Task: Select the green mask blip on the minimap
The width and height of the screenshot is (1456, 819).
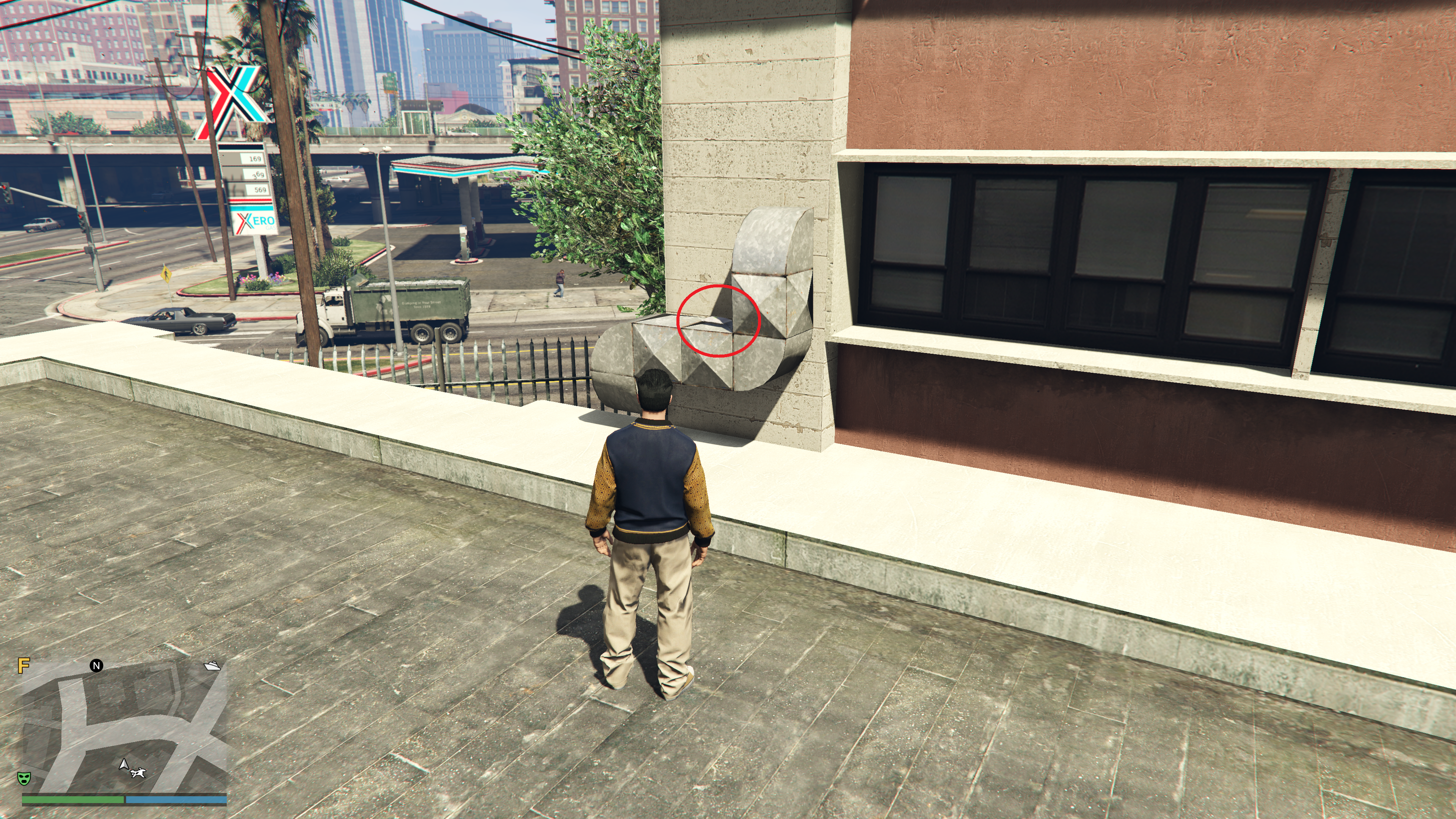Action: tap(24, 778)
